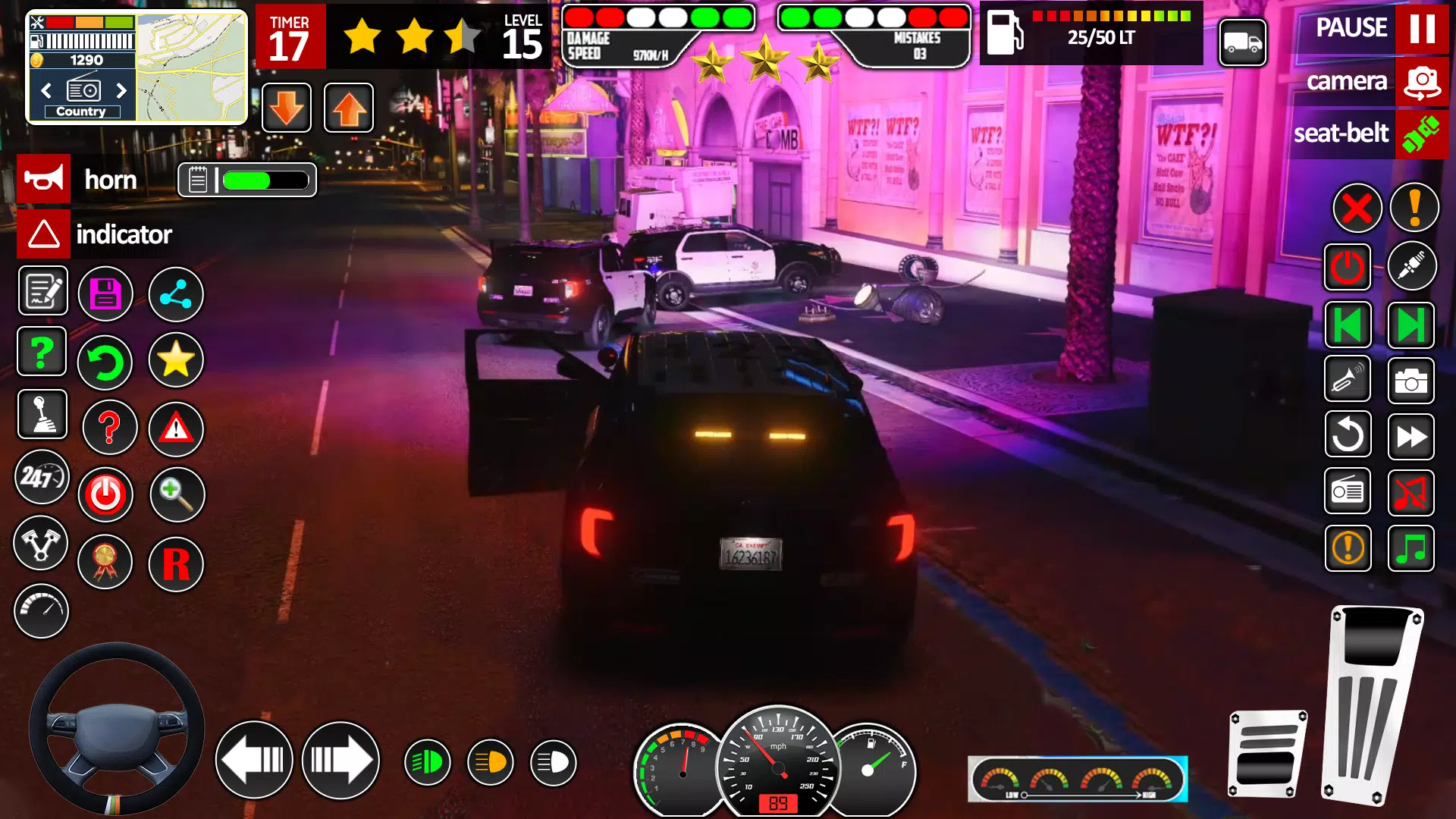The height and width of the screenshot is (819, 1456).
Task: Click the gold medal achievement icon
Action: [x=105, y=562]
